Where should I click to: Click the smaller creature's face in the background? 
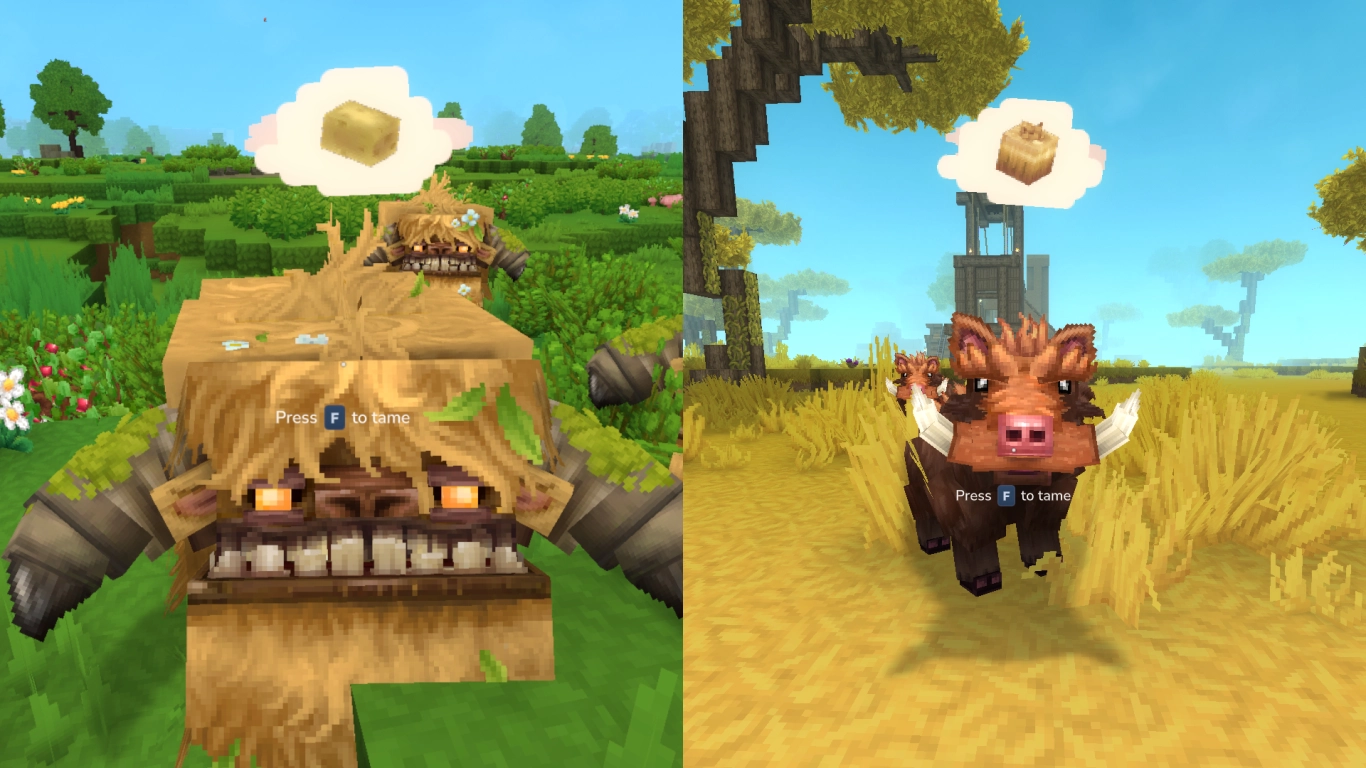[x=437, y=245]
